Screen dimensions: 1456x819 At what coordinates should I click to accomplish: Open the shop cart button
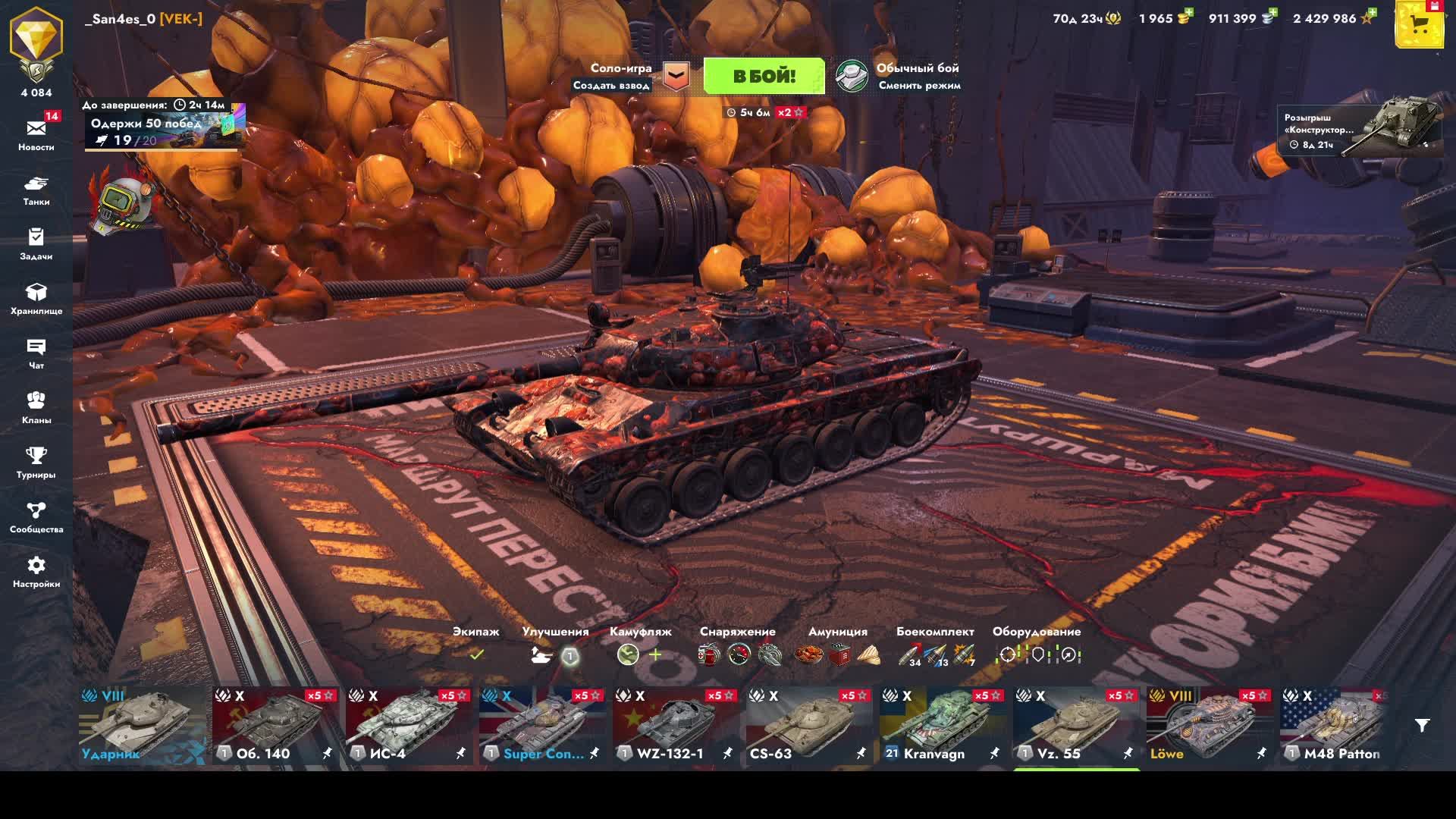click(x=1420, y=26)
